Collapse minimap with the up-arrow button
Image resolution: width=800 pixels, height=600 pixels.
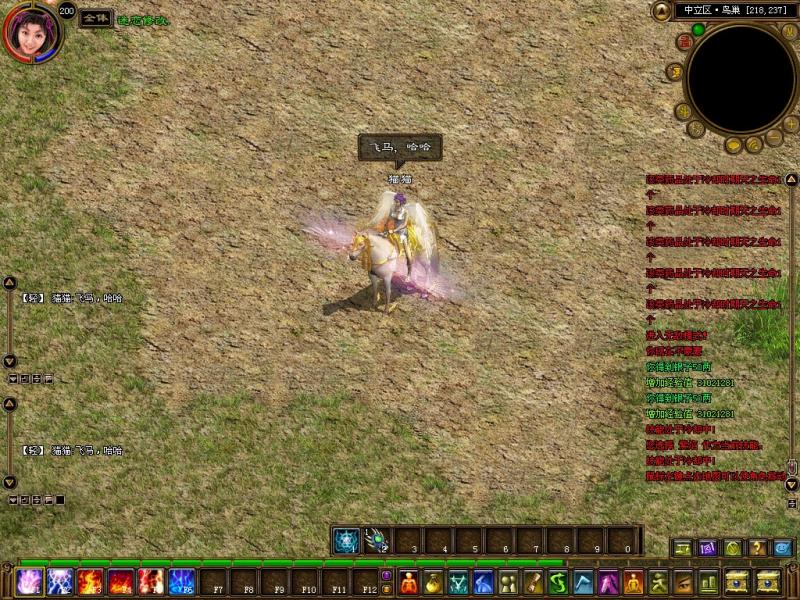point(660,11)
